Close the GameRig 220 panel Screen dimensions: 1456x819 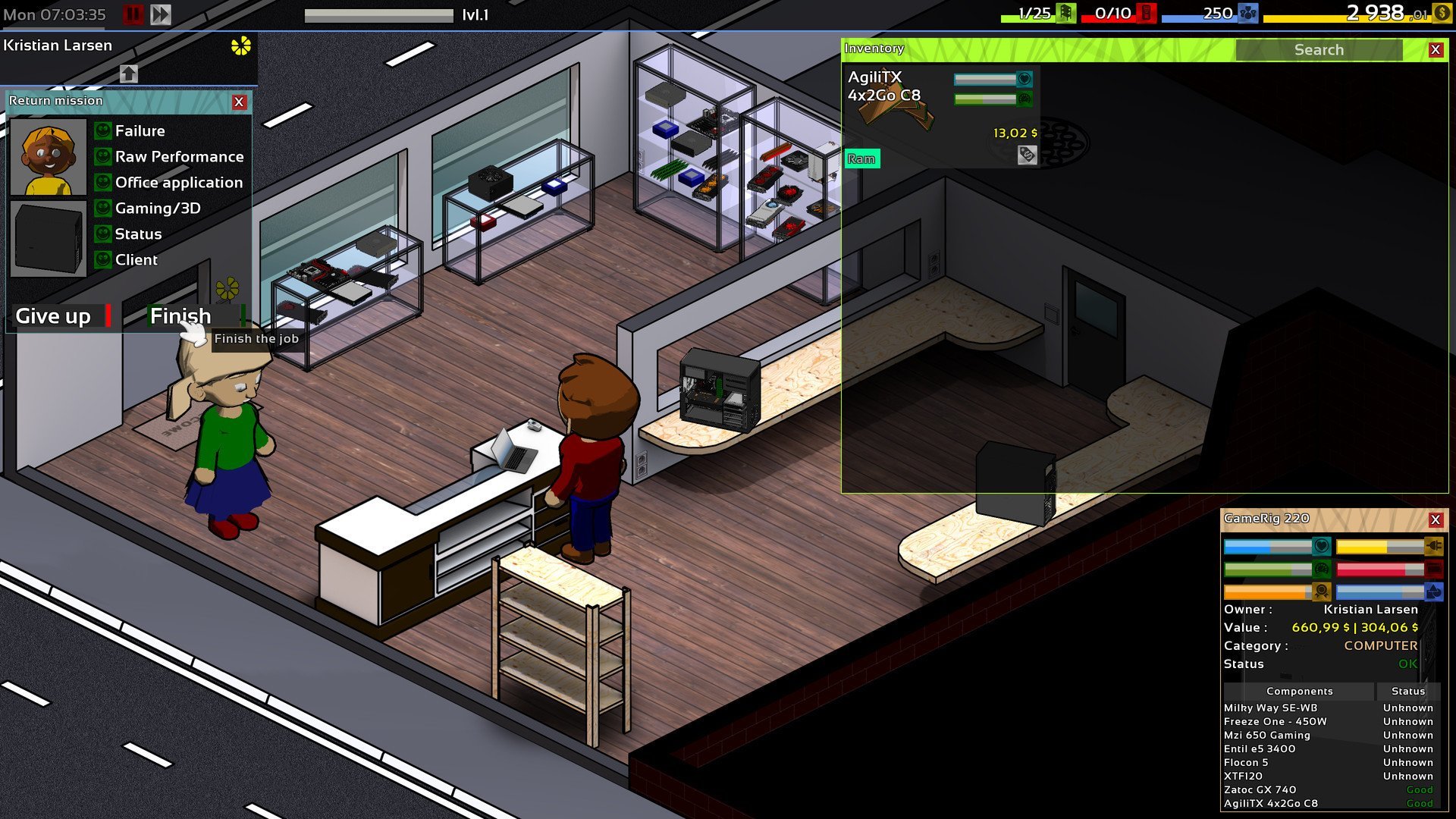[1435, 519]
